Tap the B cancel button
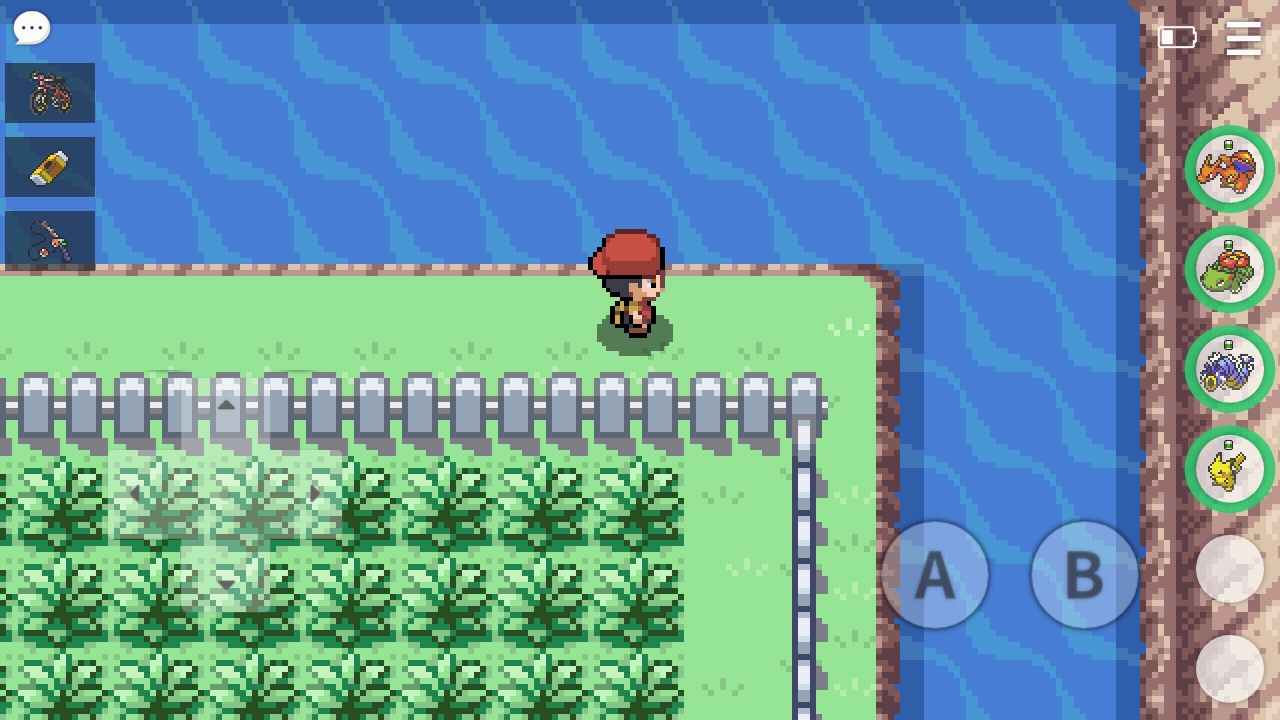1280x720 pixels. (1084, 575)
